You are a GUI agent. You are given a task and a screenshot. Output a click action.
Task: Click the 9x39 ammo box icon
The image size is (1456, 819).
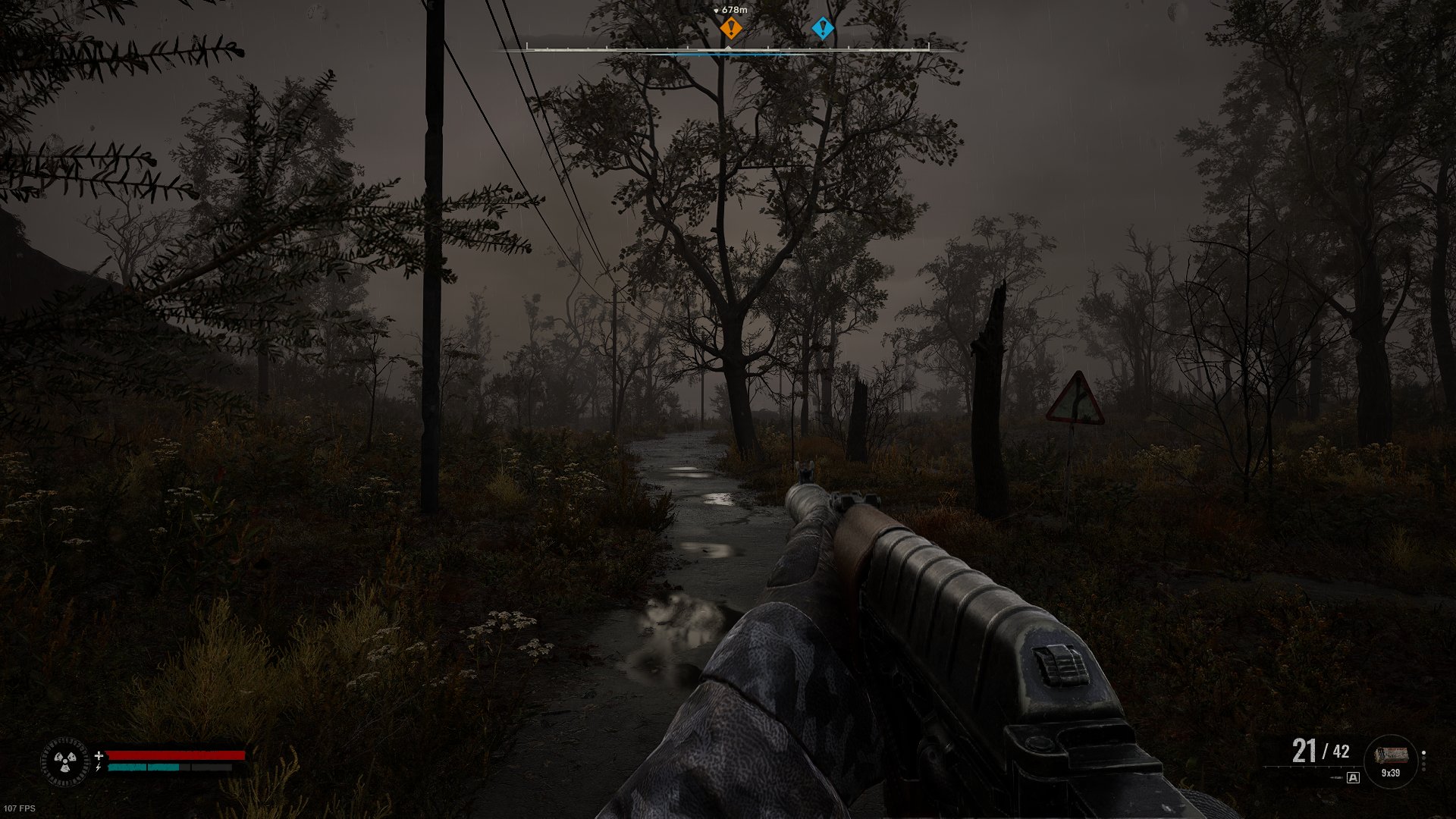(1392, 755)
